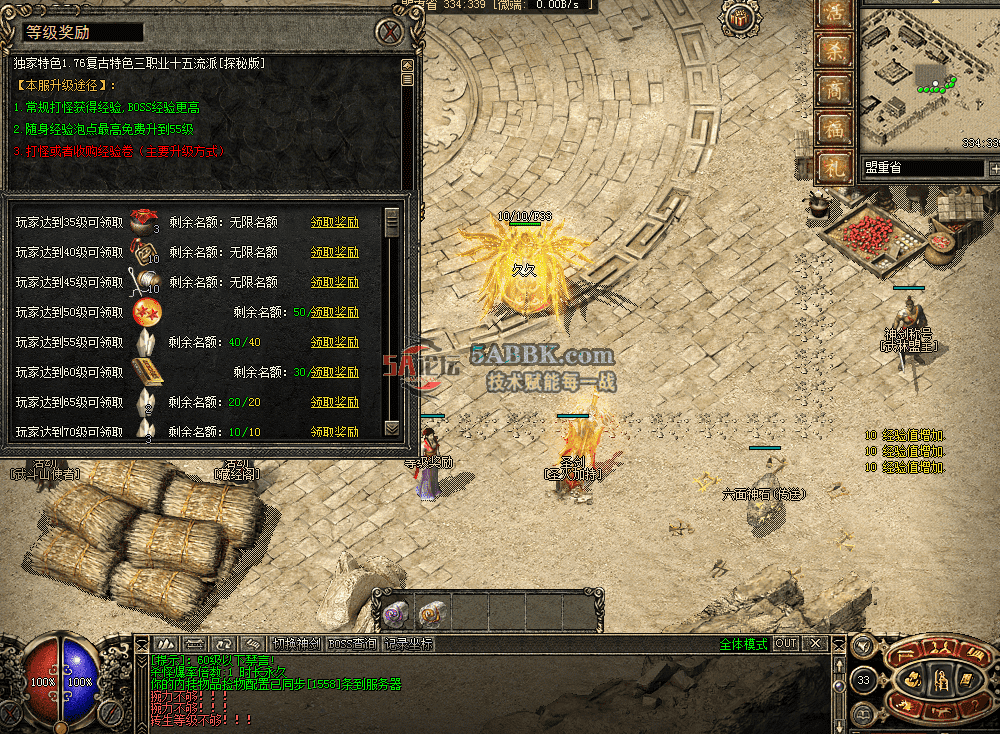Open the 商 shop side button
1000x734 pixels.
click(833, 91)
